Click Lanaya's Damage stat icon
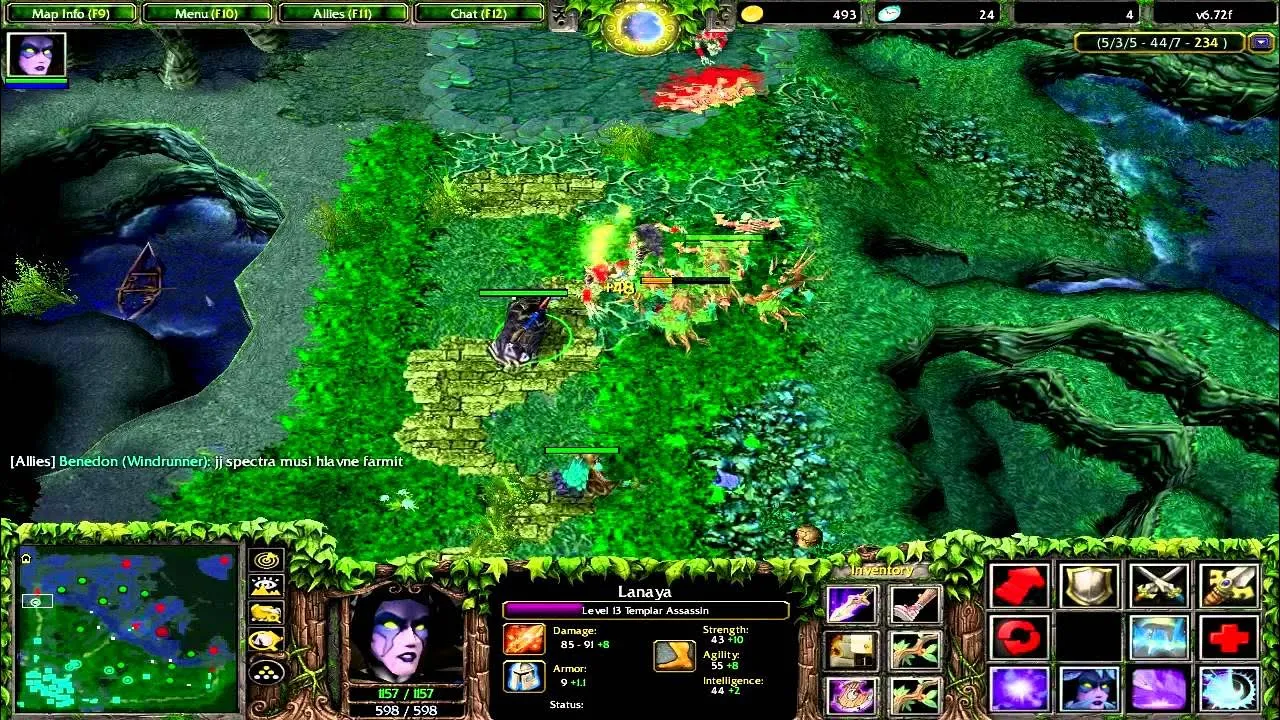 [524, 637]
